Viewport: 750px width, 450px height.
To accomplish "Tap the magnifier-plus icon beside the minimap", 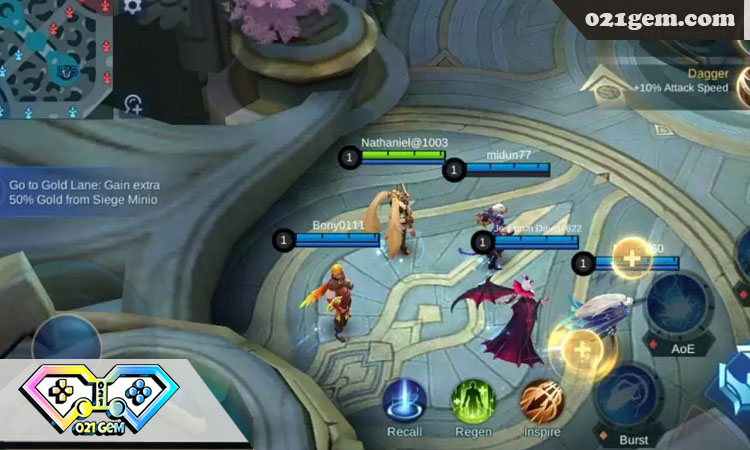I will (135, 102).
